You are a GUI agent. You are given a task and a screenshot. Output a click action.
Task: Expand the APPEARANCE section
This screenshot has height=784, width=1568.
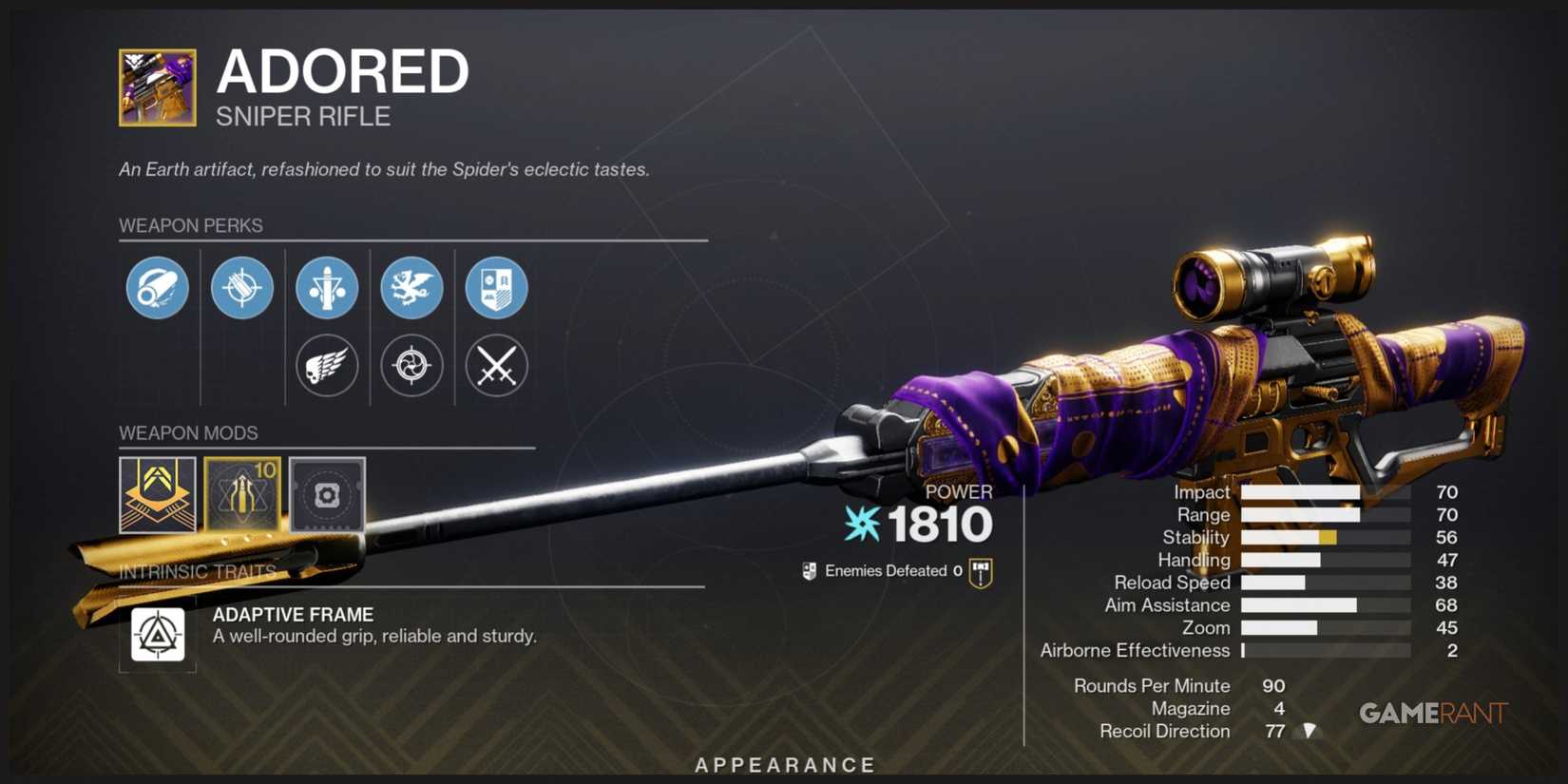pyautogui.click(x=783, y=764)
